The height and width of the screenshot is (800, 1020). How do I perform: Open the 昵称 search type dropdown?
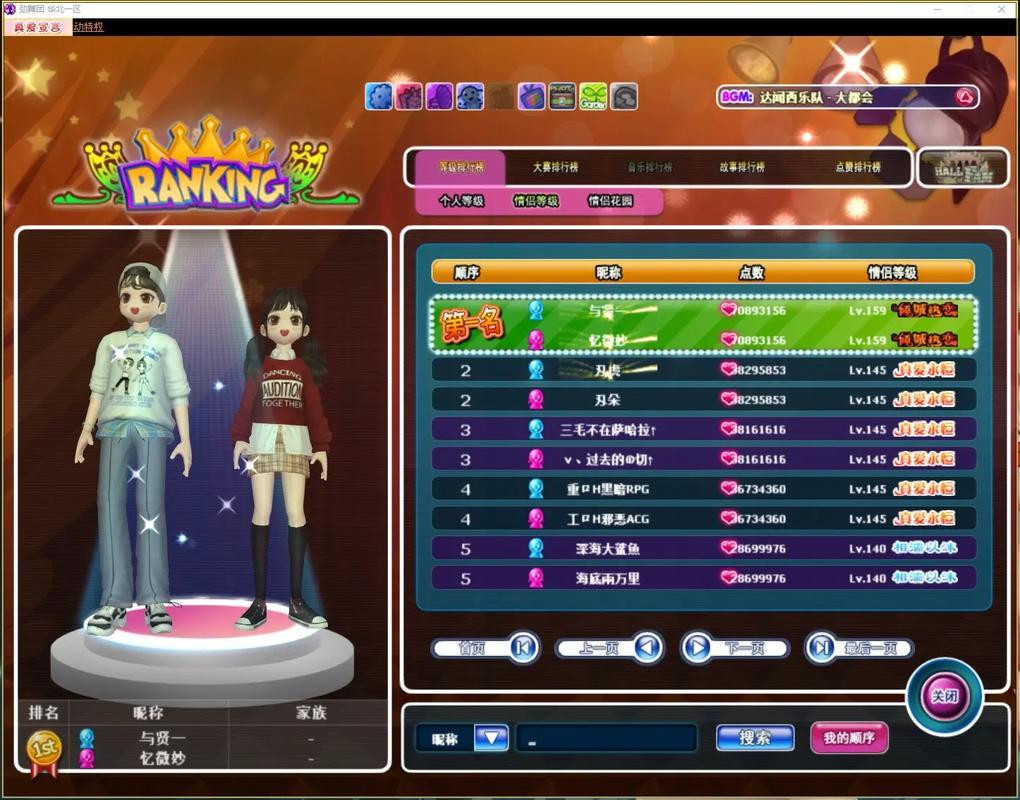click(491, 738)
